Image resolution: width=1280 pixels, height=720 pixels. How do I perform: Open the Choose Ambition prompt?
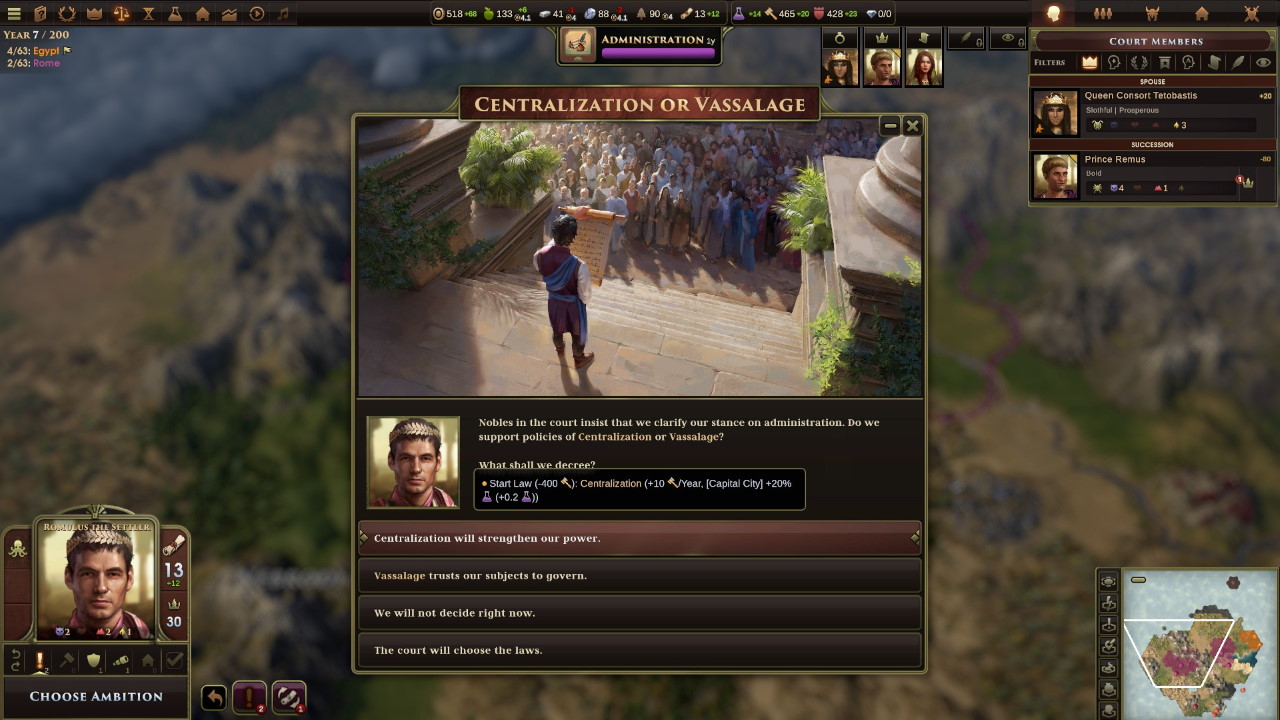(96, 696)
